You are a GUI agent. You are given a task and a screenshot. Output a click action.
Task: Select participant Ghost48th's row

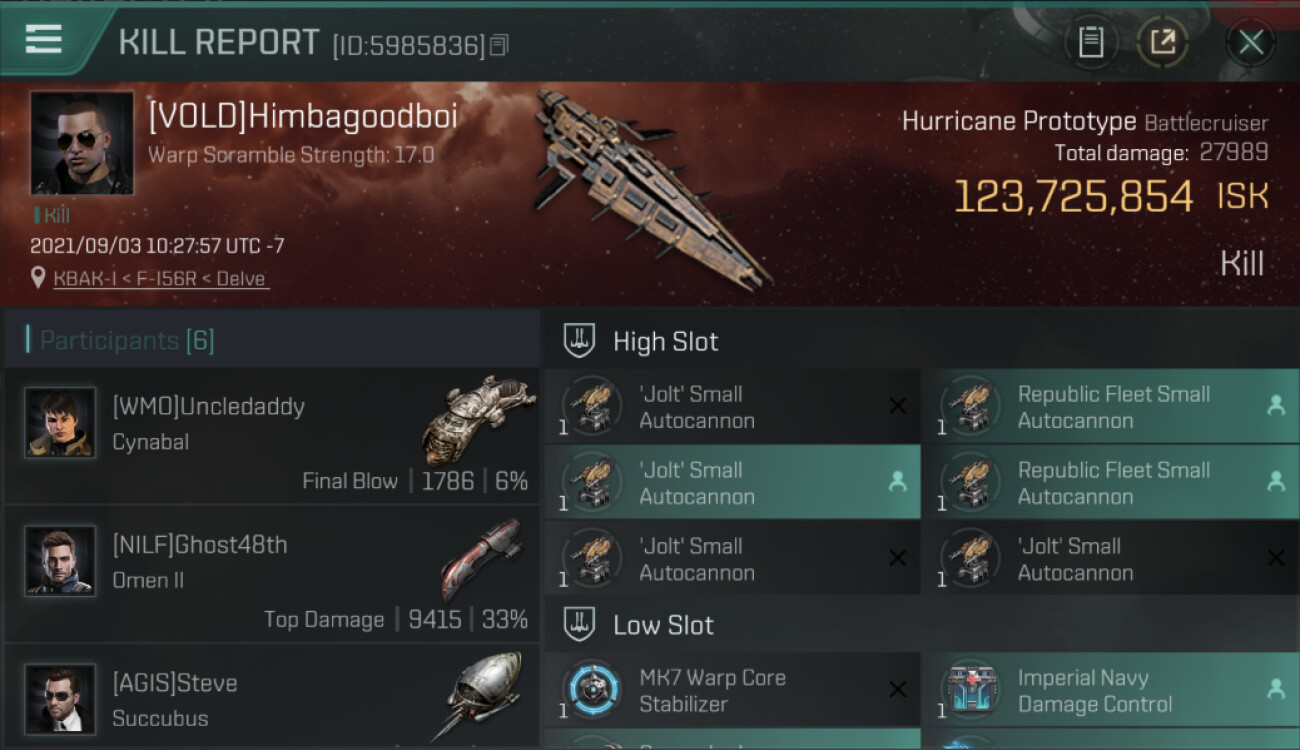coord(272,574)
